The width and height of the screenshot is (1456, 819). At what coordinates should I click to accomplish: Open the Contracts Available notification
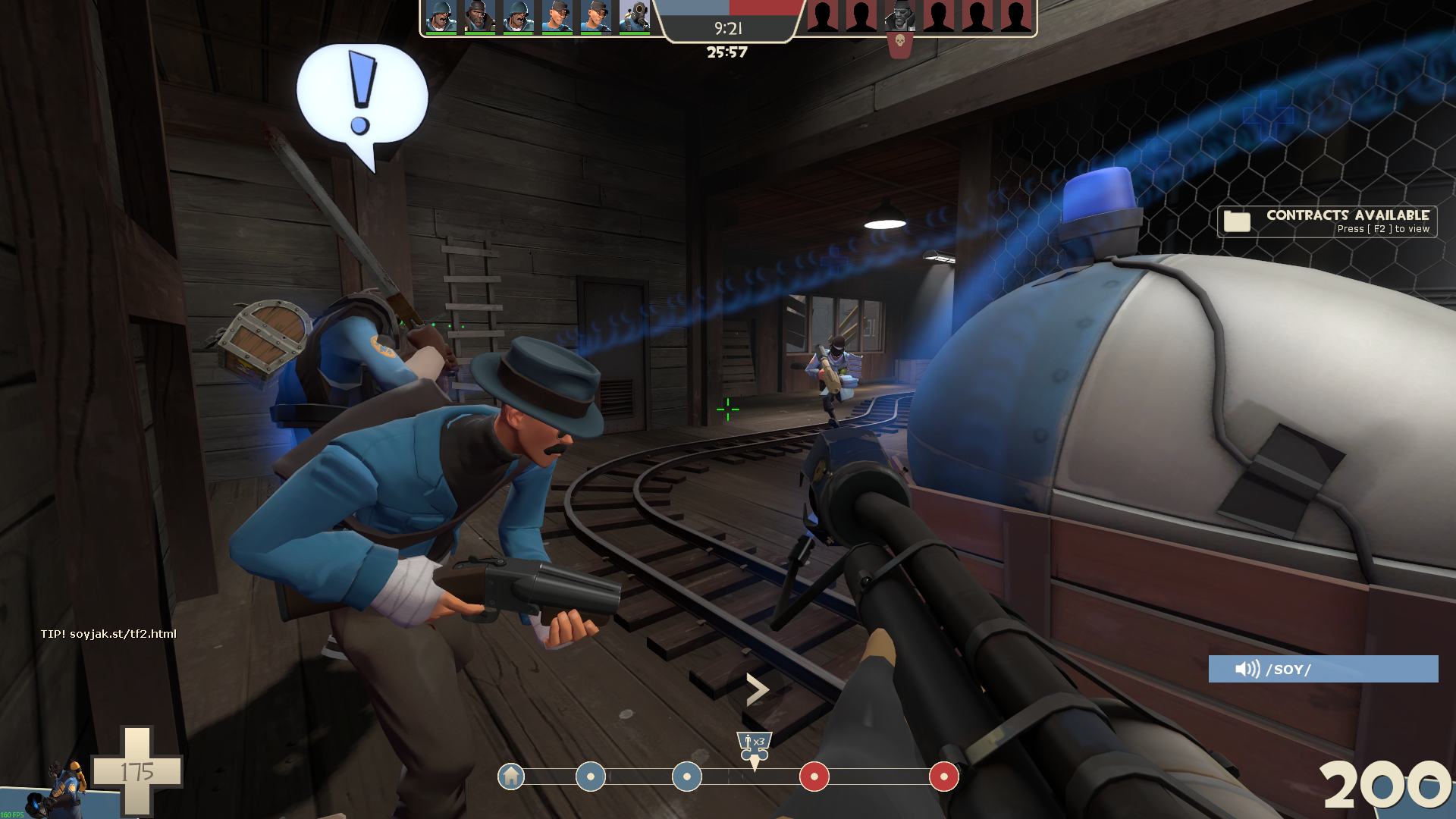pos(1327,221)
